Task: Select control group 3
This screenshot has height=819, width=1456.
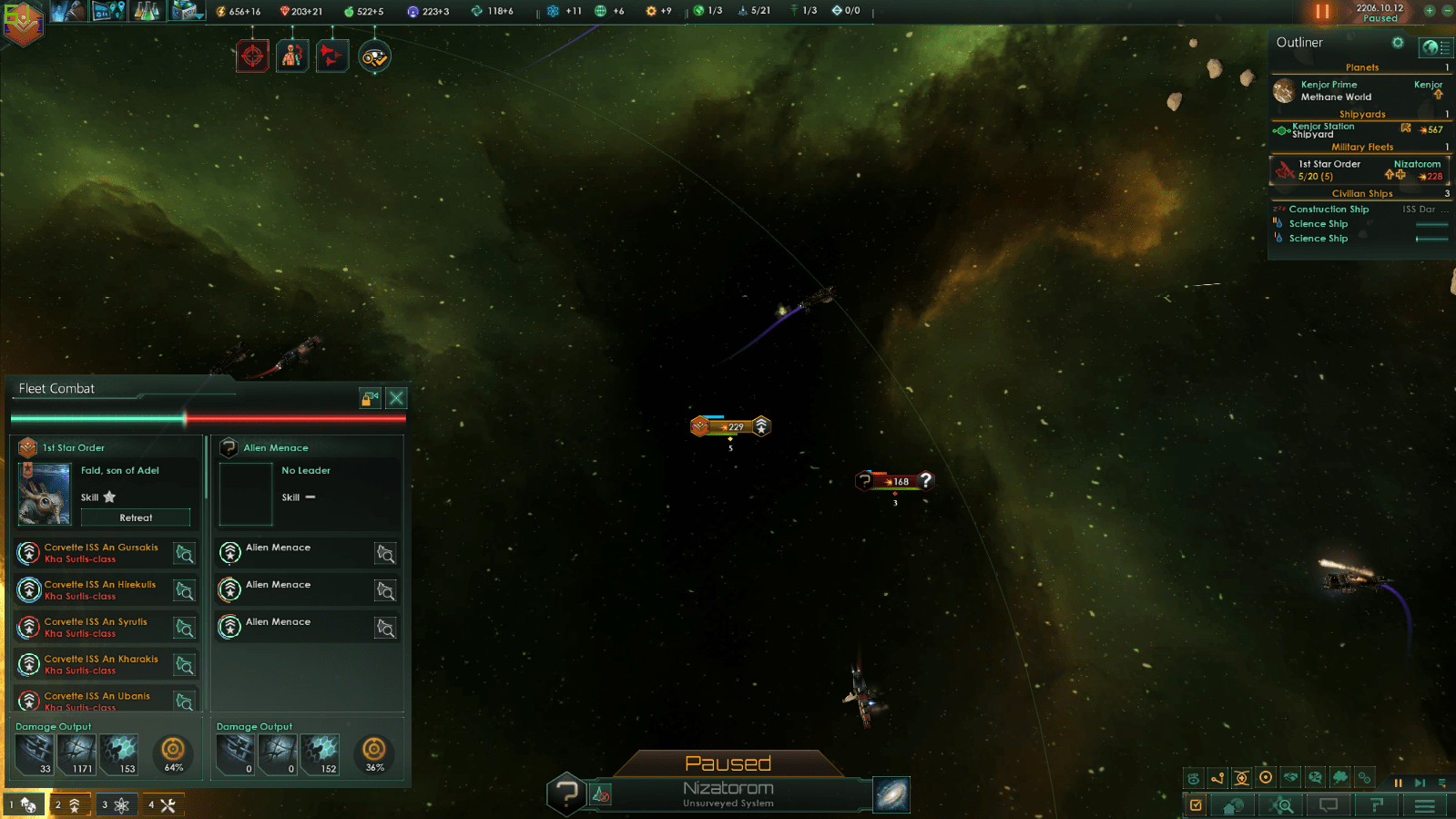Action: coord(117,804)
